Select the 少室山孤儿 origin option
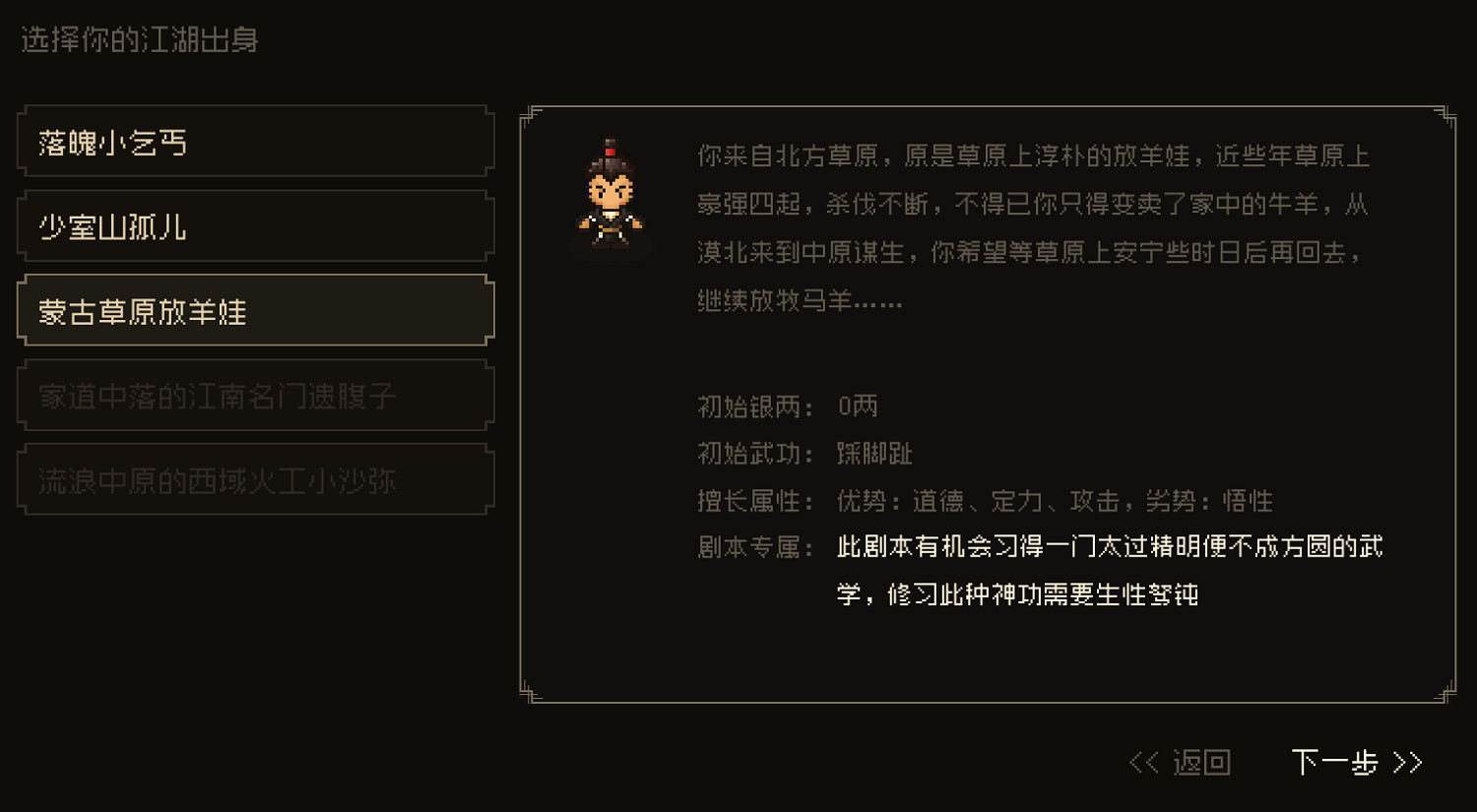Viewport: 1477px width, 812px height. pyautogui.click(x=255, y=225)
